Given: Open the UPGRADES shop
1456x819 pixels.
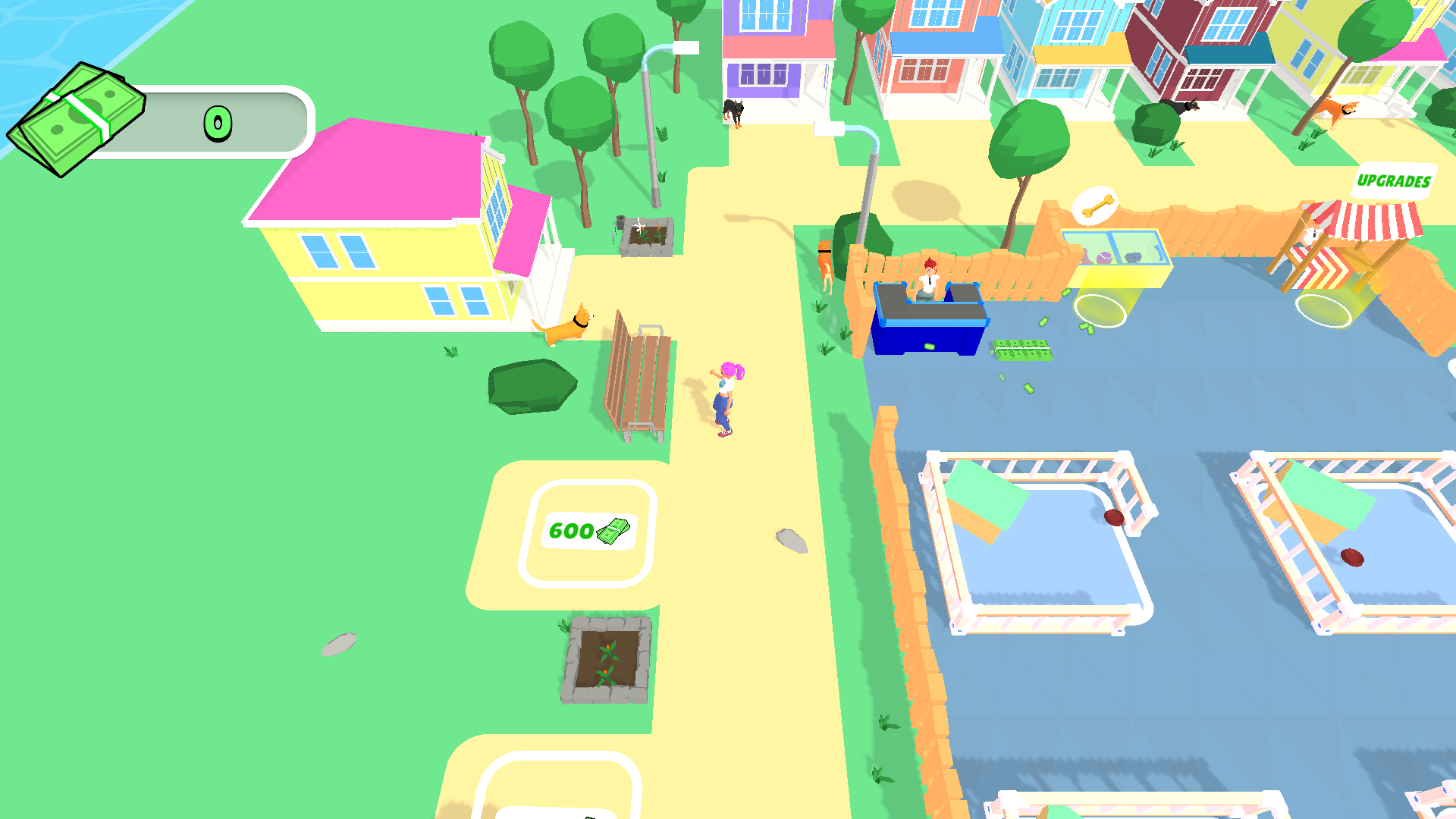Looking at the screenshot, I should (x=1394, y=180).
